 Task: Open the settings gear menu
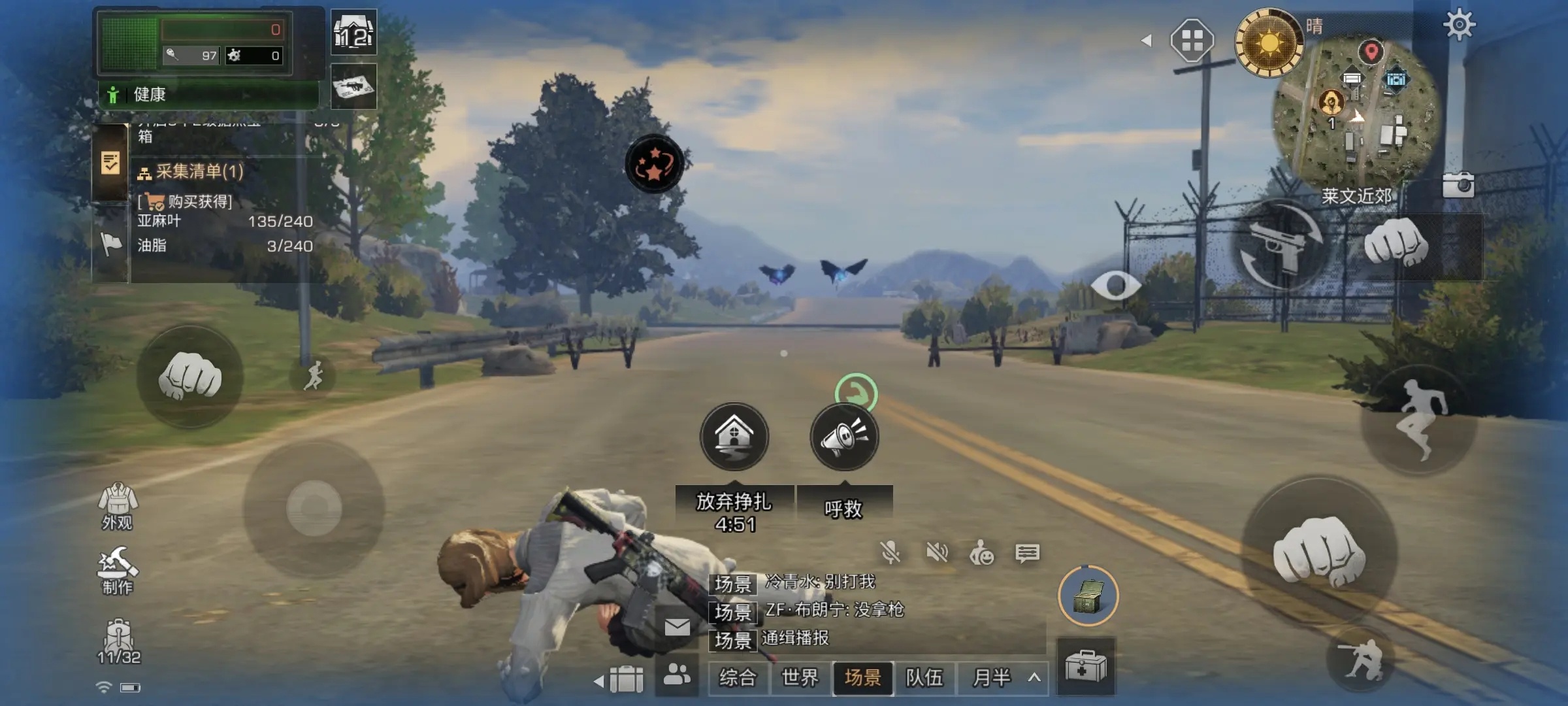pos(1459,25)
